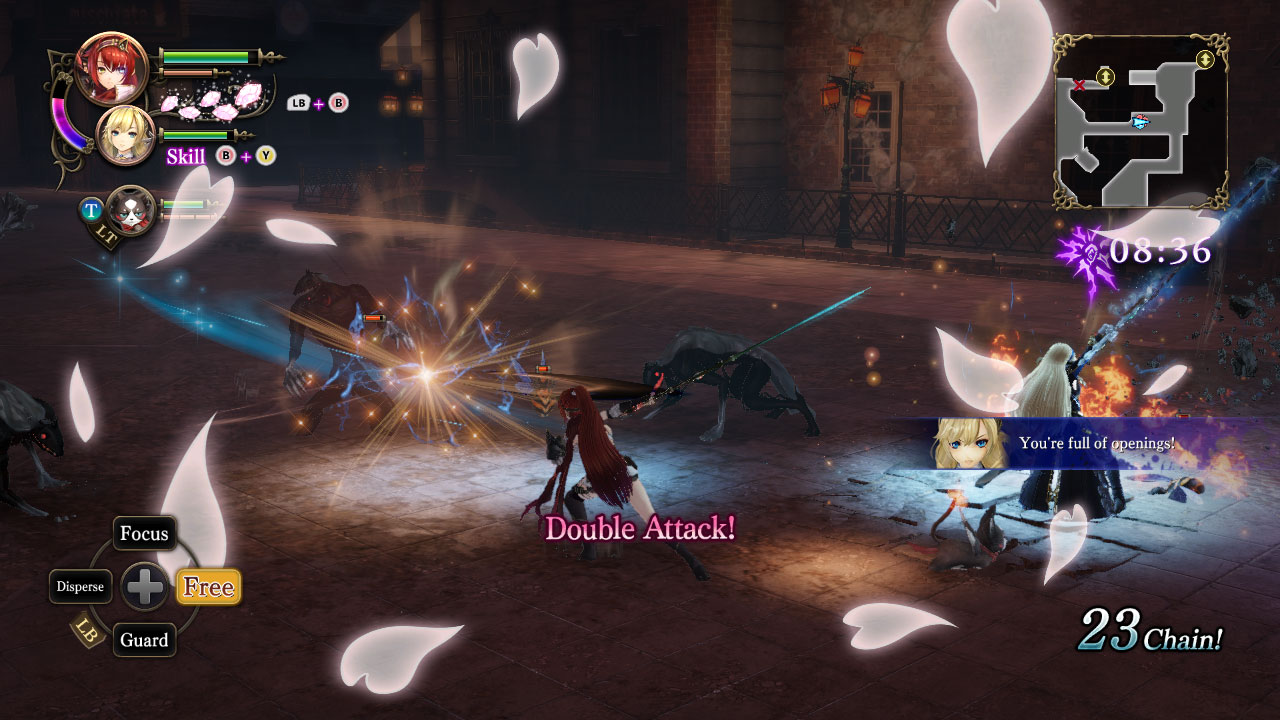The image size is (1280, 720).
Task: Click the blue player arrow on the minimap
Action: click(1142, 122)
